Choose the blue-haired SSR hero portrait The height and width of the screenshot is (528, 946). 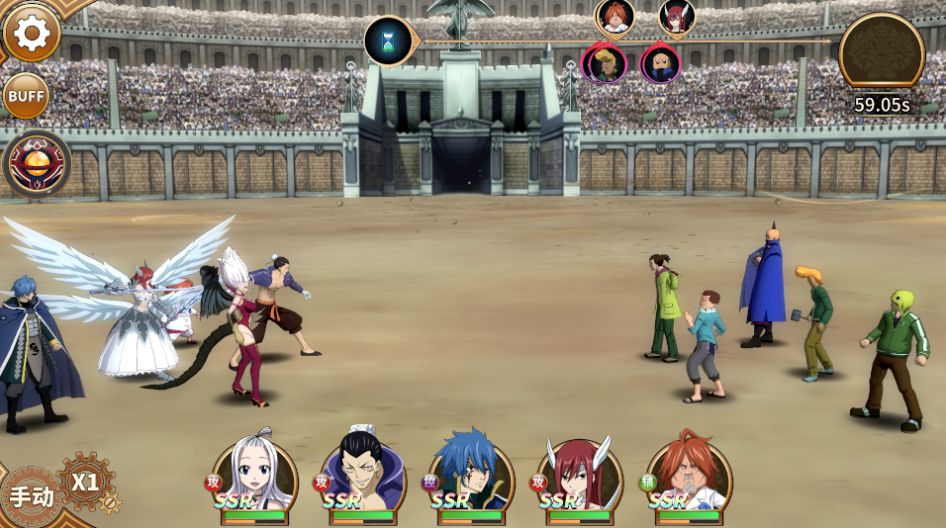(471, 476)
